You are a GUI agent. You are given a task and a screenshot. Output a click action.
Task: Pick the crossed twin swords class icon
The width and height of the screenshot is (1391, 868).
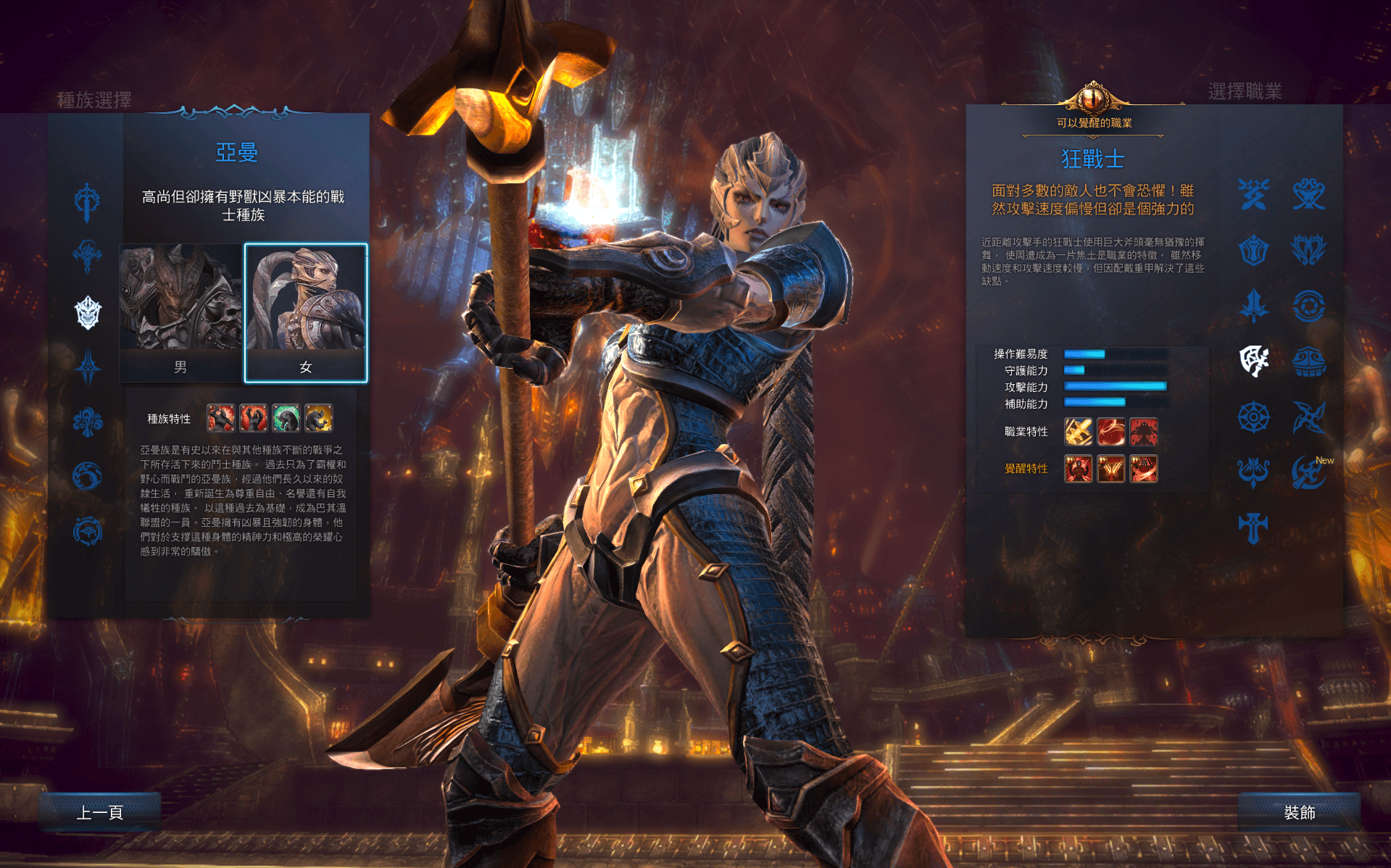point(1253,194)
